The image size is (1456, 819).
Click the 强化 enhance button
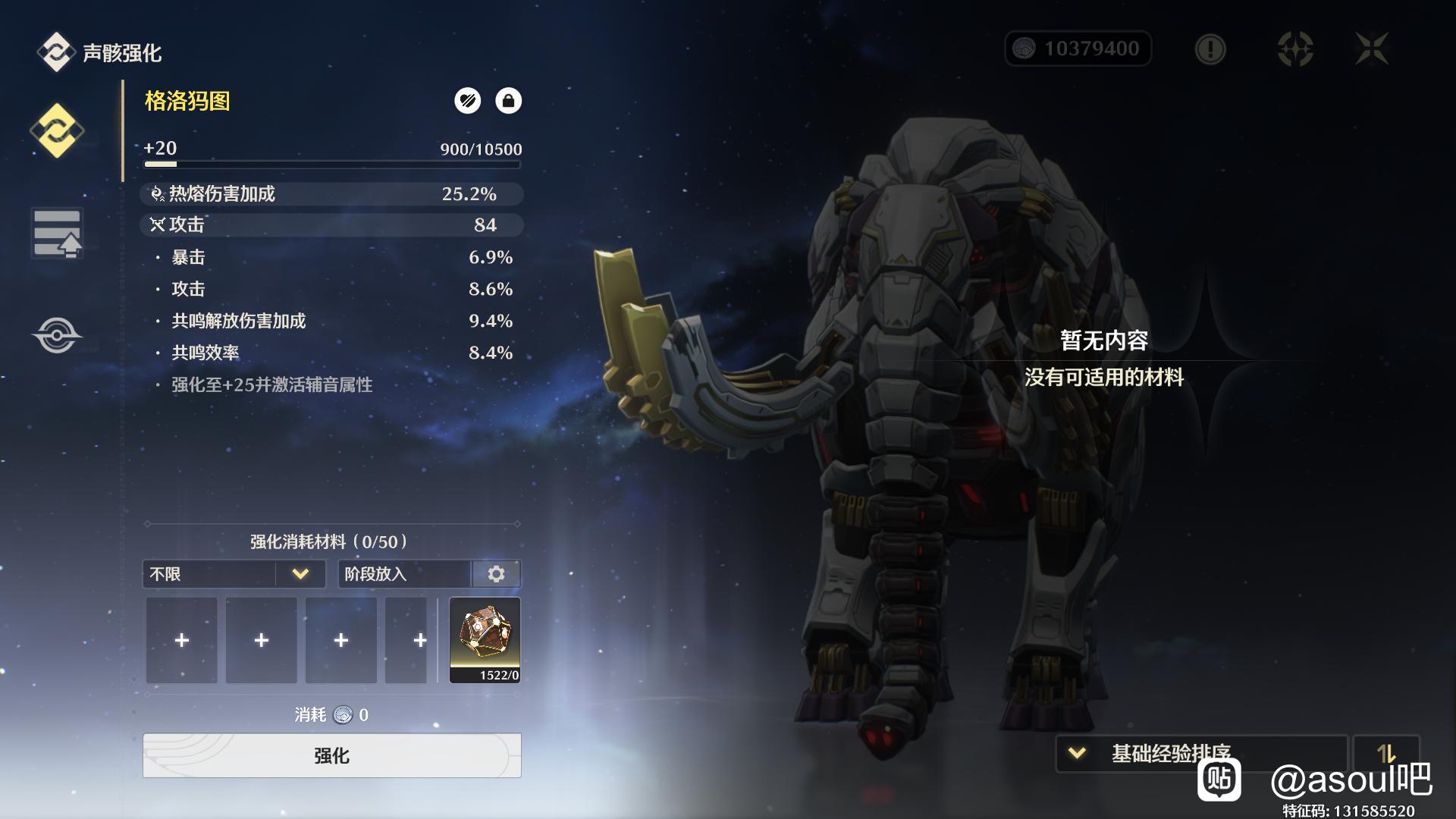[x=331, y=755]
